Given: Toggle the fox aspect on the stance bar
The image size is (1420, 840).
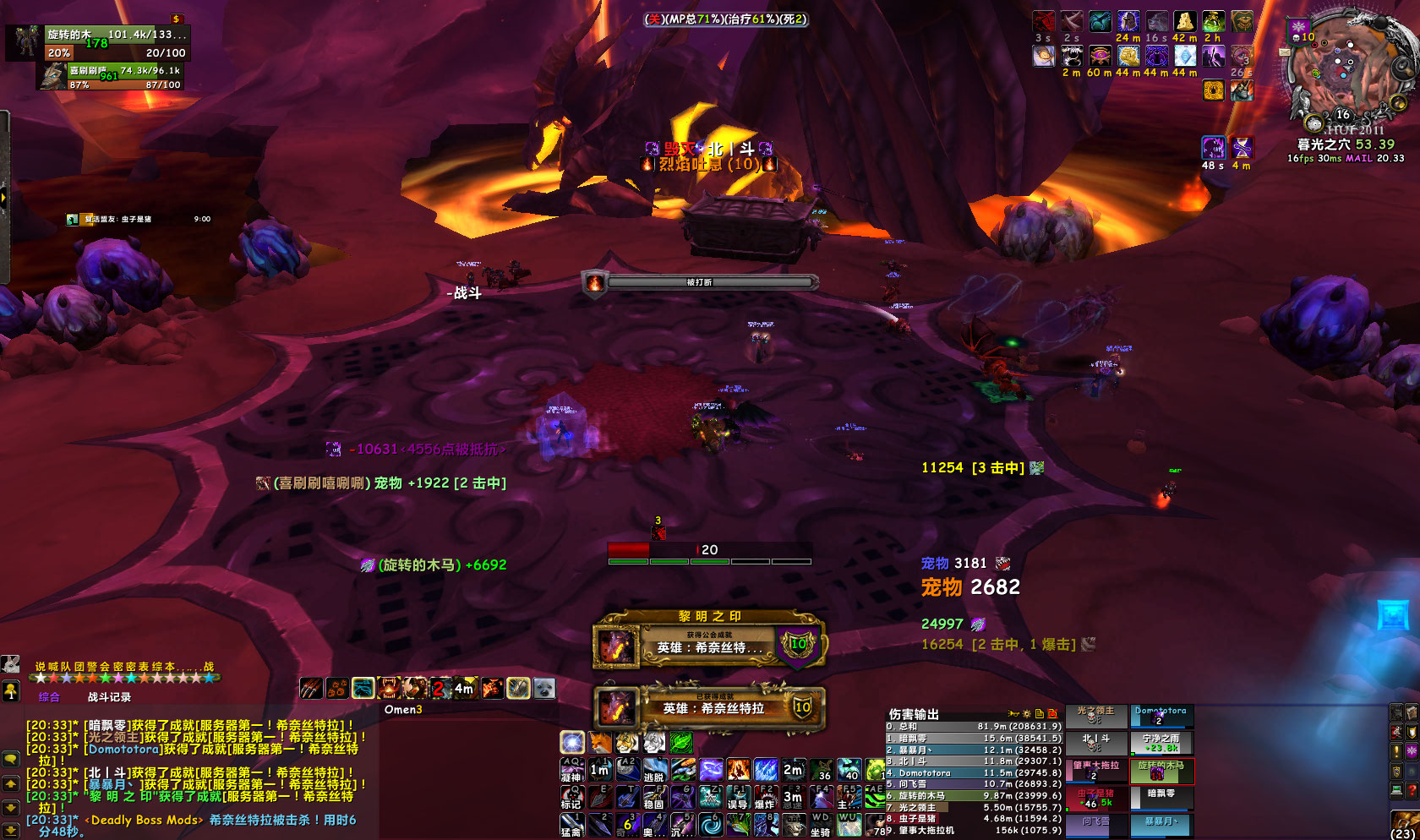Looking at the screenshot, I should 599,743.
